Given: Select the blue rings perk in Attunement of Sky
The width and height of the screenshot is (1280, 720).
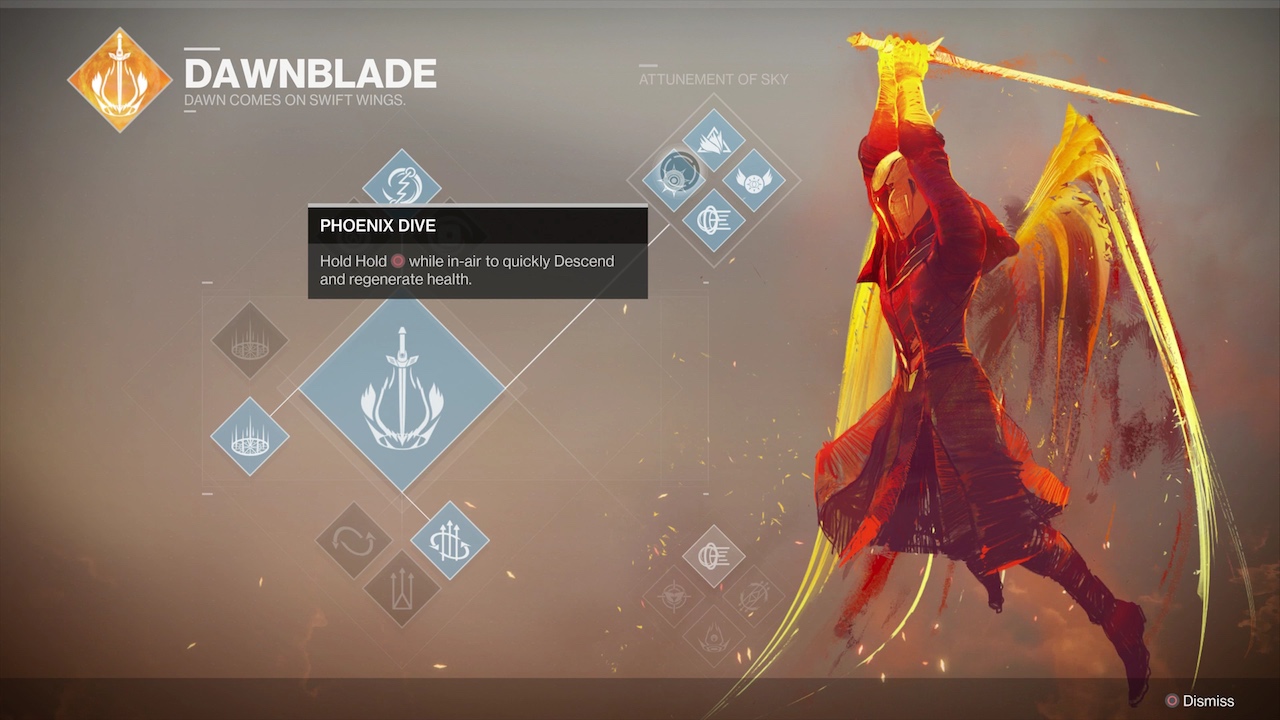Looking at the screenshot, I should pyautogui.click(x=713, y=219).
